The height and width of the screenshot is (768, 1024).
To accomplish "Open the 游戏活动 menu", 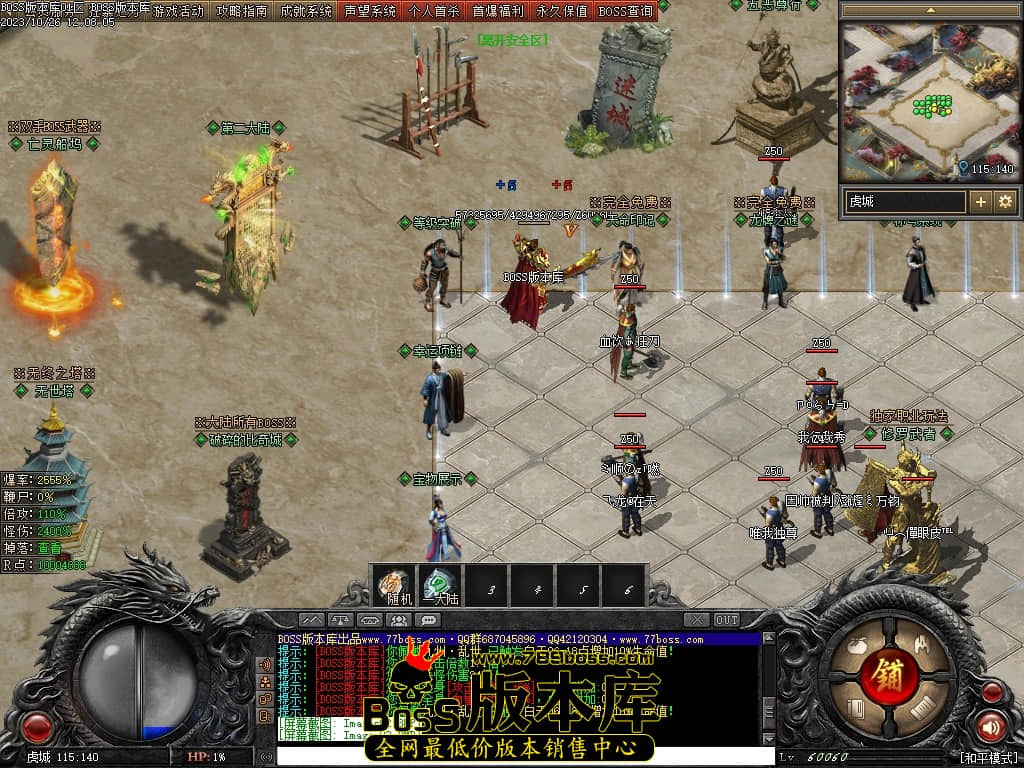I will point(178,11).
